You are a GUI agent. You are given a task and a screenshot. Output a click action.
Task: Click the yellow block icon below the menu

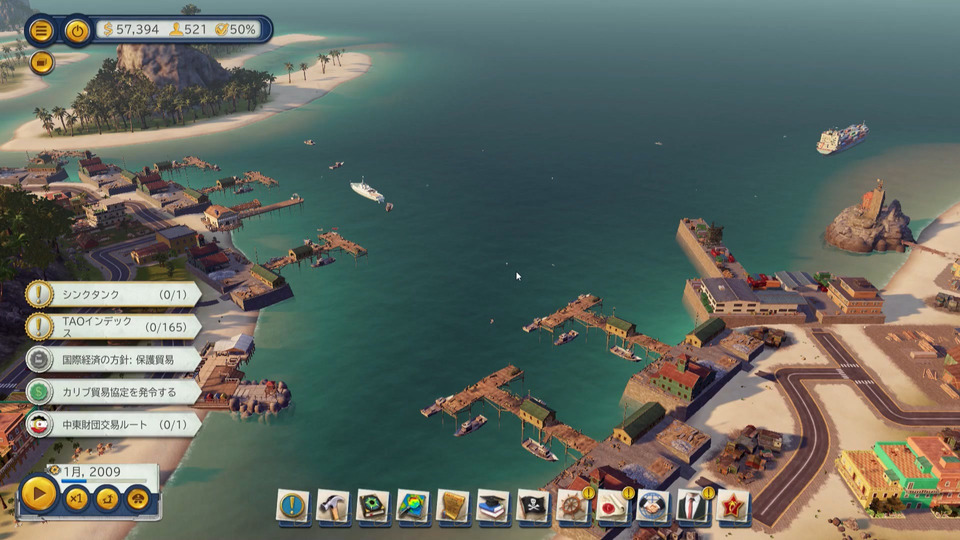(41, 63)
